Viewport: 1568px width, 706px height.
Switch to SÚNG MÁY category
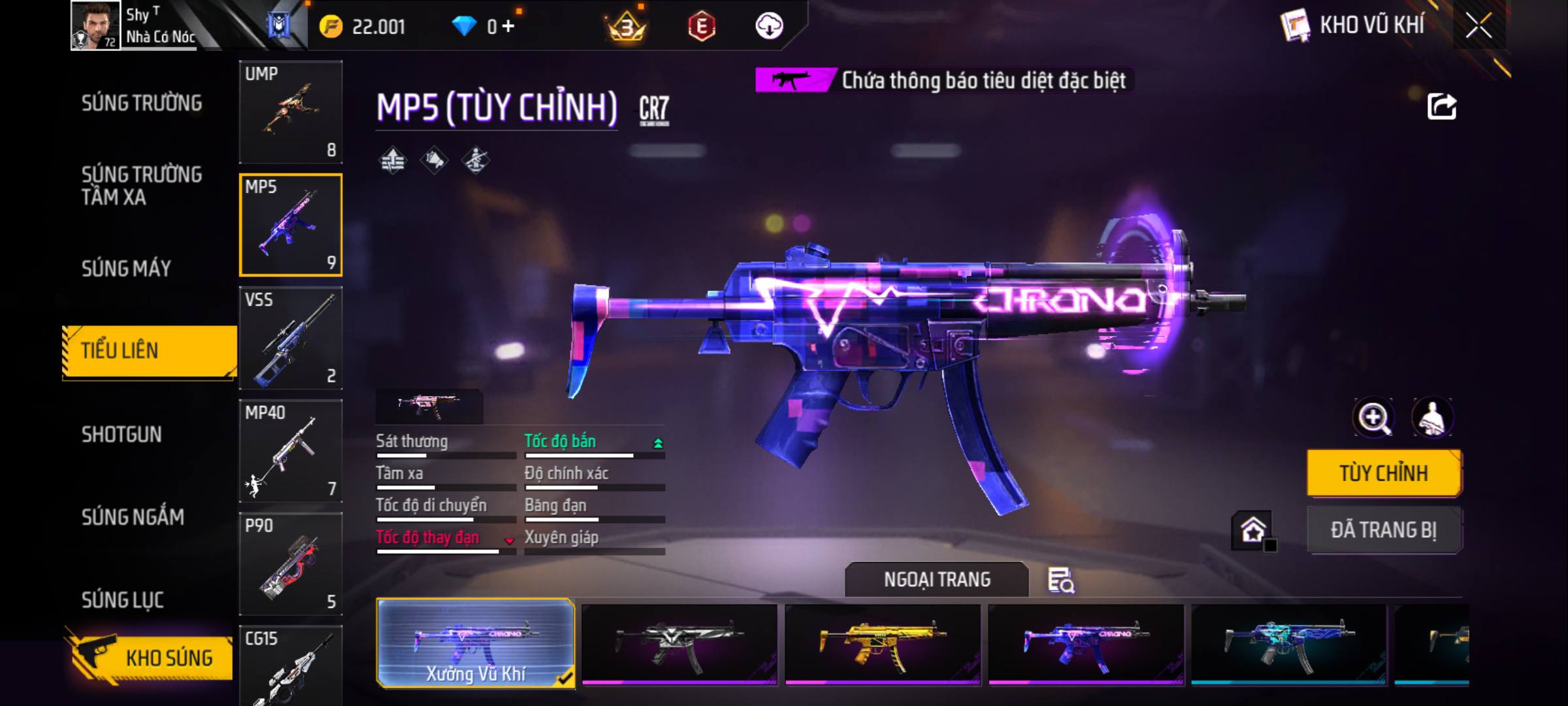pyautogui.click(x=126, y=269)
